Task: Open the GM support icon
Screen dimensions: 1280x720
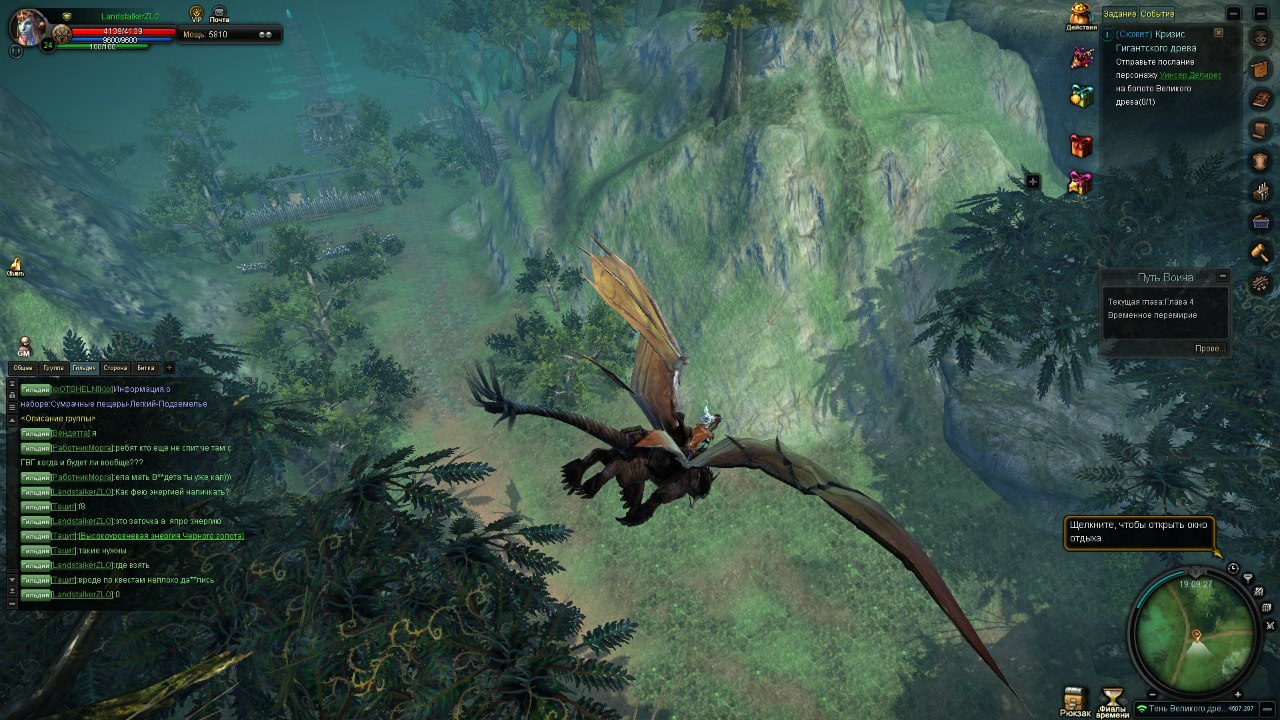Action: click(24, 345)
